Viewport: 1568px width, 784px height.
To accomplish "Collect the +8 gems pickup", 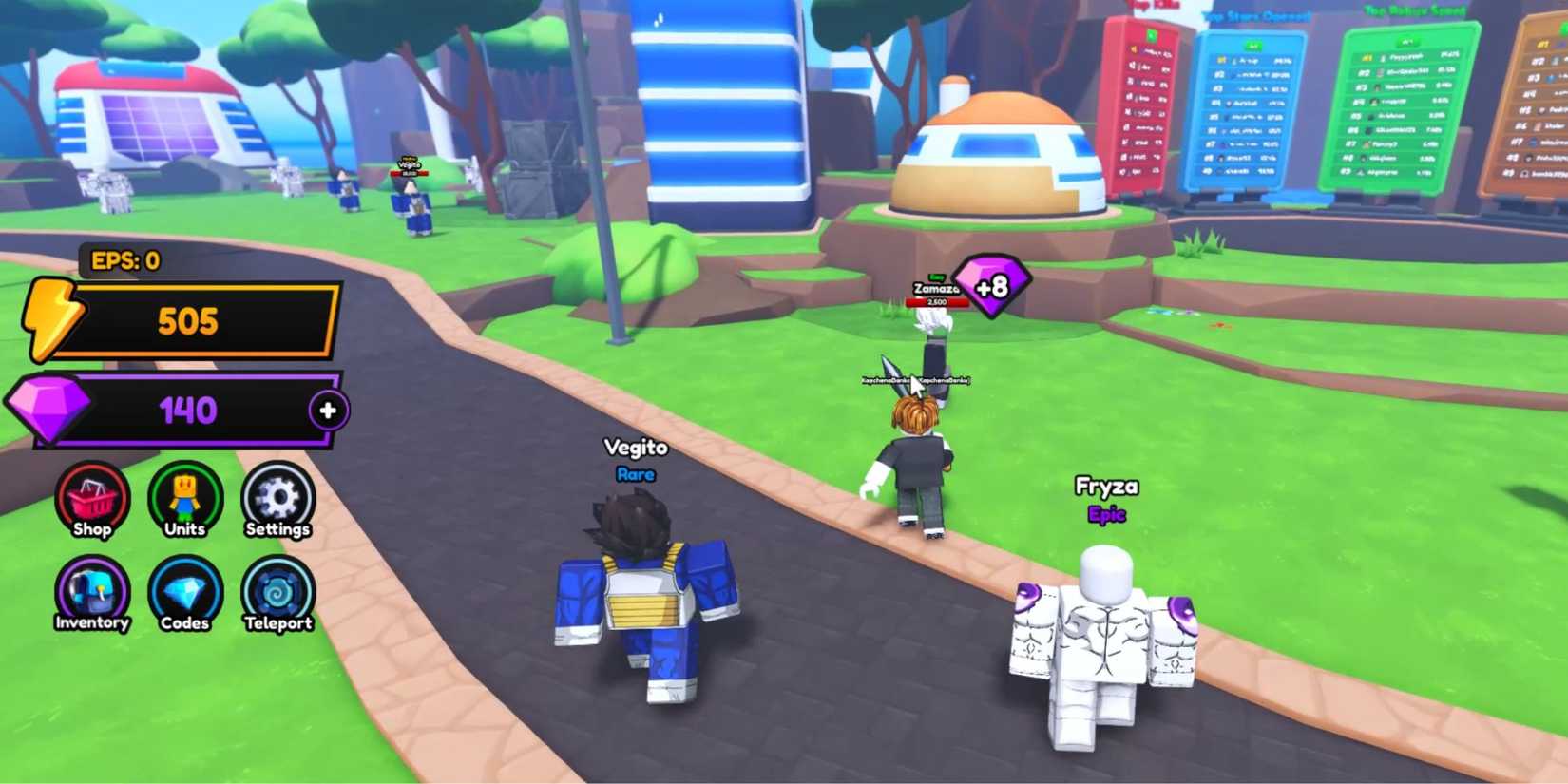I will [991, 285].
